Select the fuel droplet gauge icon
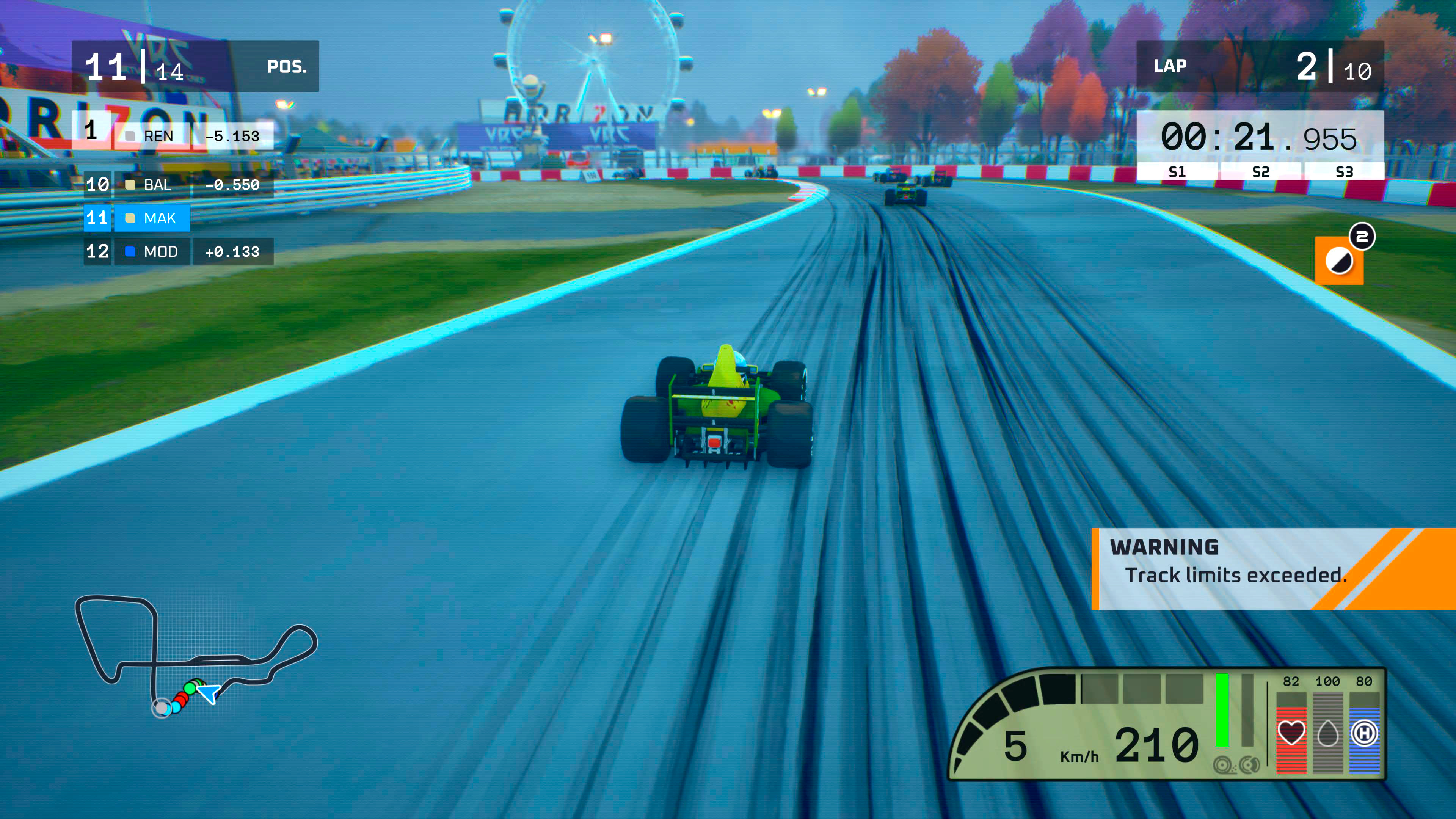Screen dimensions: 1456x819 coord(1328,734)
